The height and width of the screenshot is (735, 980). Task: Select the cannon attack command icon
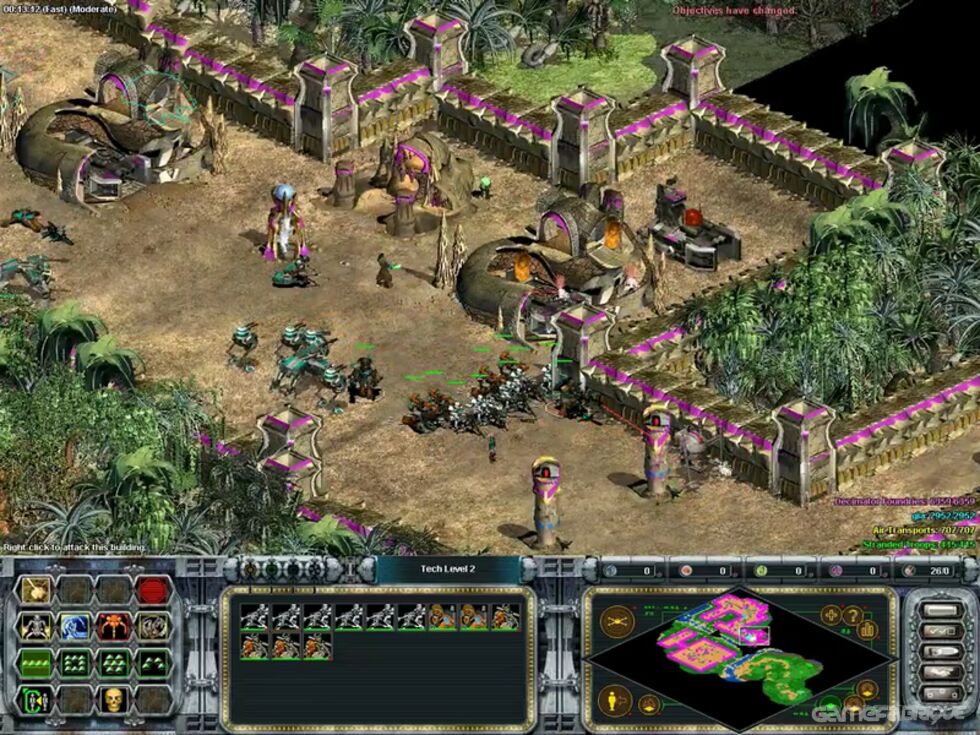coord(36,591)
